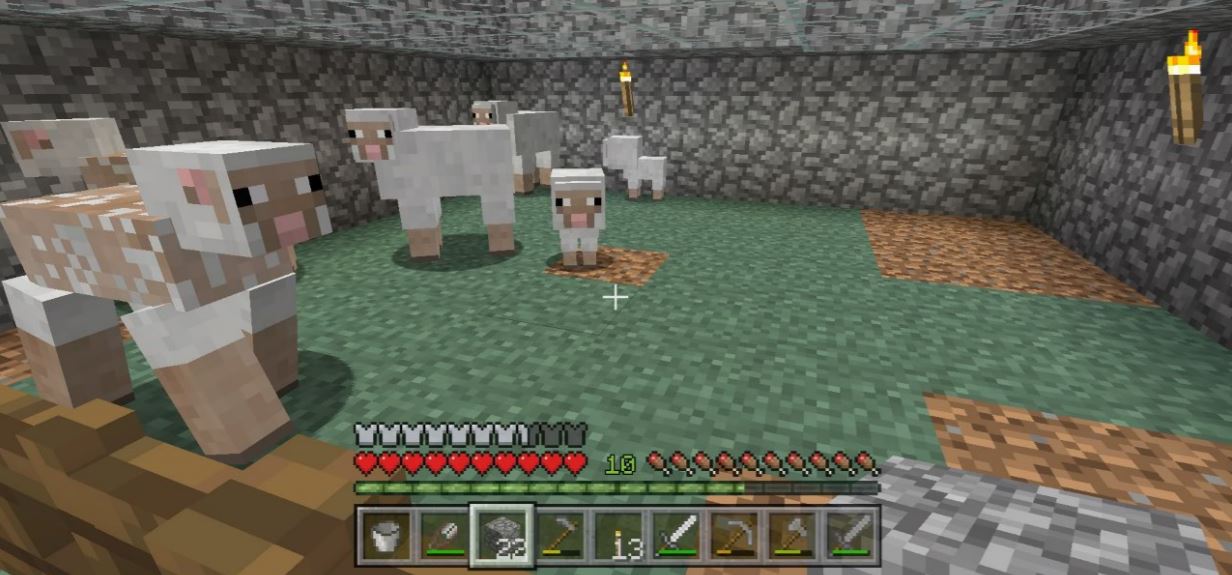Switch to the axe slot
Screen dimensions: 1232x575
tap(792, 535)
